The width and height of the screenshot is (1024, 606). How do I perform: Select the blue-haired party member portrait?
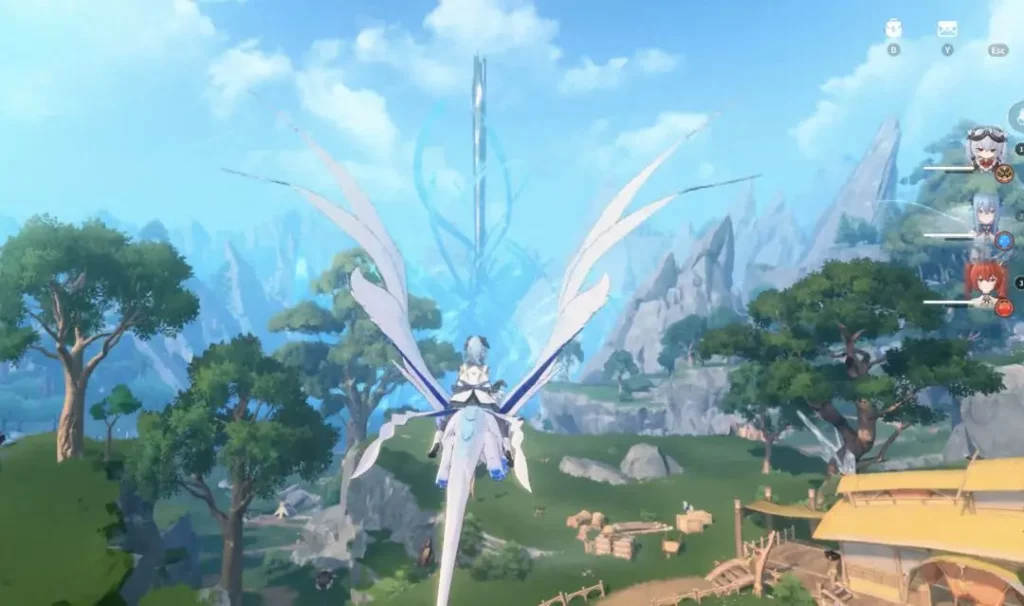(986, 216)
